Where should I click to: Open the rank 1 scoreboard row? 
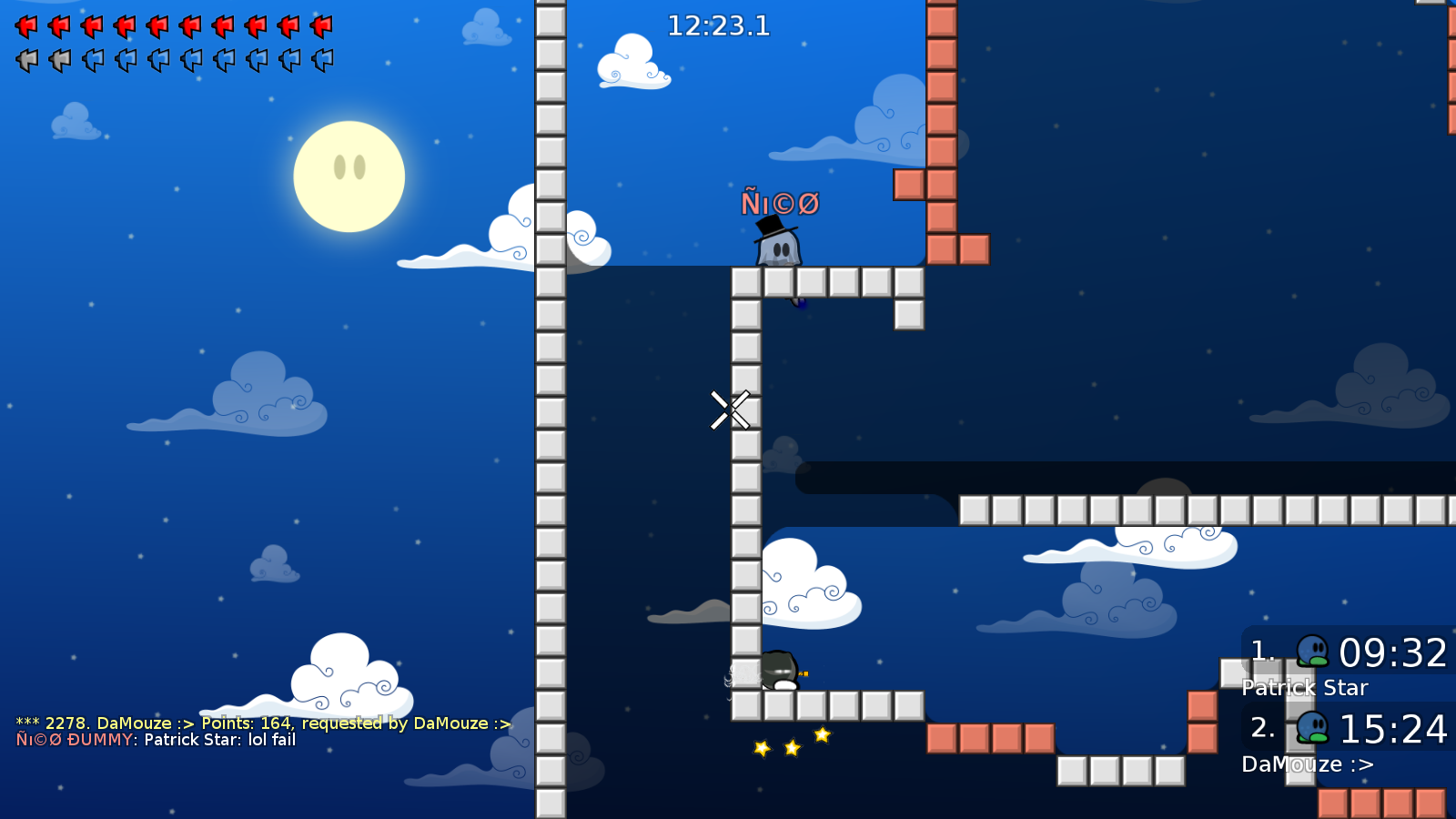coord(1347,652)
